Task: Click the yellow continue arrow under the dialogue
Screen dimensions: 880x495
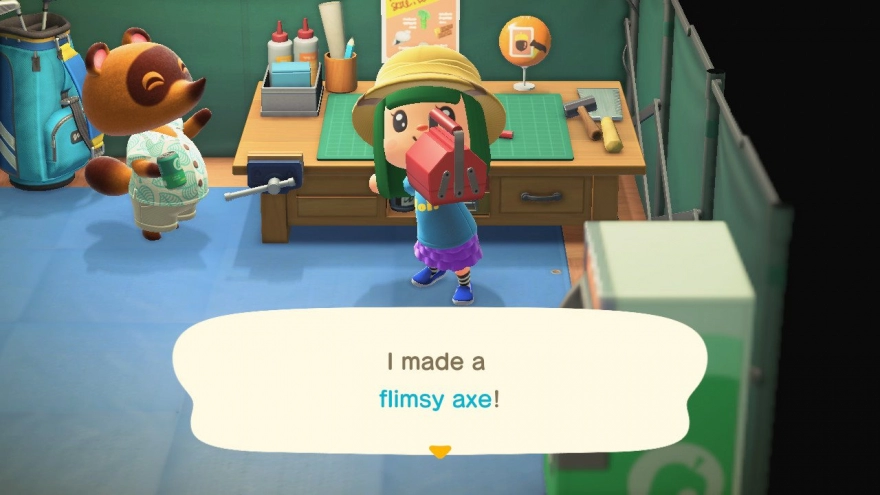Action: click(x=439, y=452)
